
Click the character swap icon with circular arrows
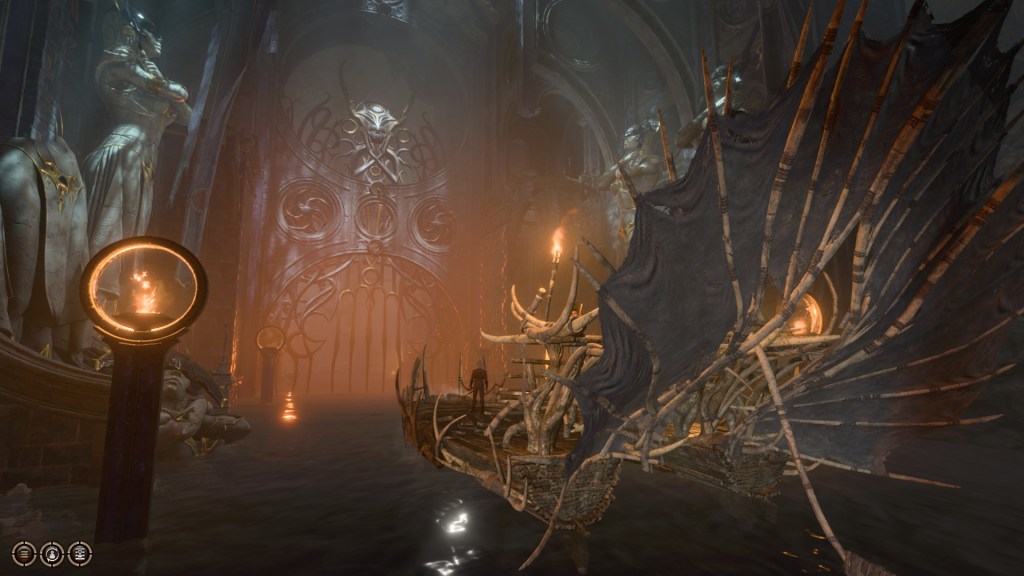coord(52,553)
